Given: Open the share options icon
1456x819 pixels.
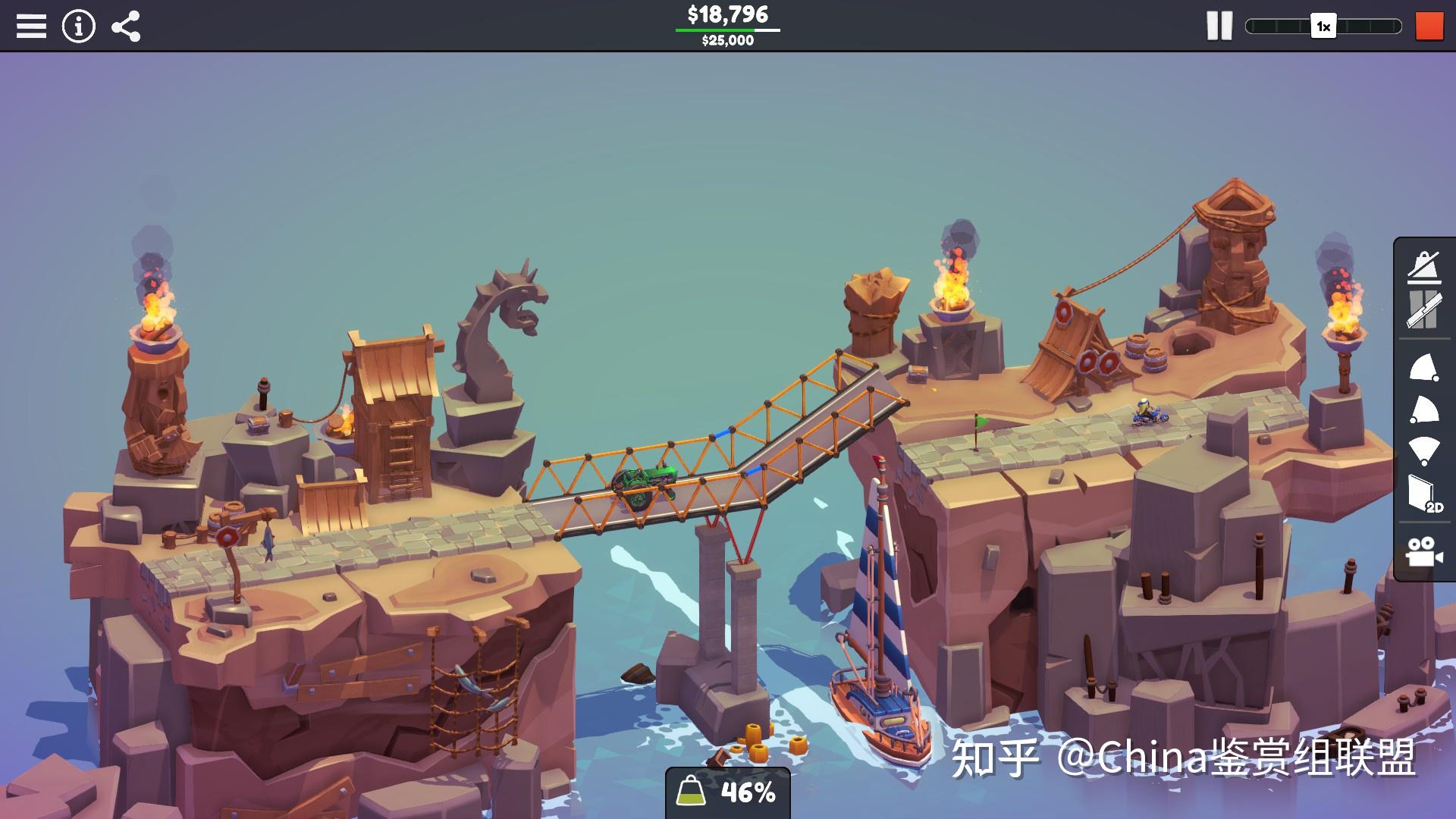Looking at the screenshot, I should click(x=126, y=27).
